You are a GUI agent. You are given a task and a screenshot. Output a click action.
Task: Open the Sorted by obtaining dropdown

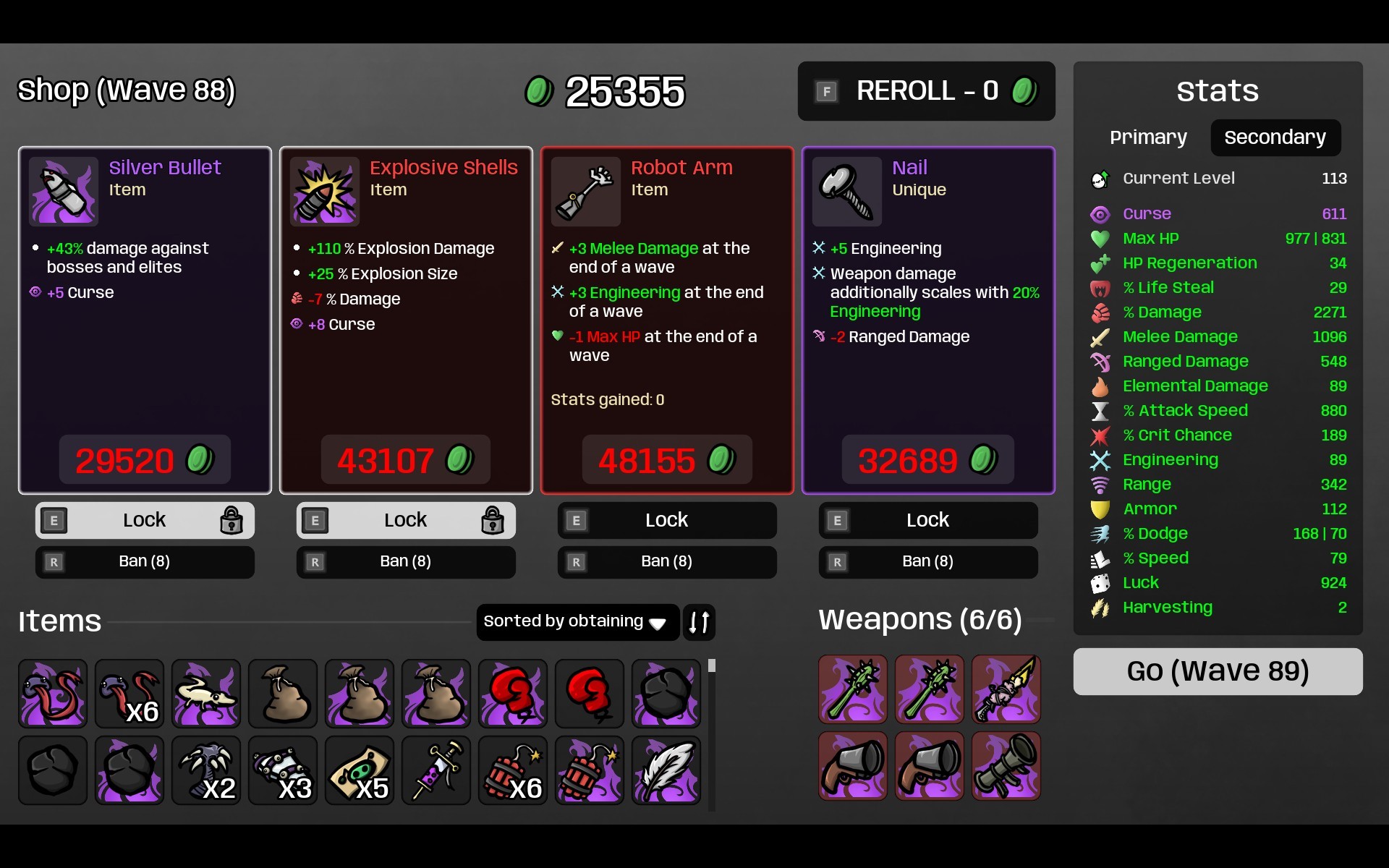577,621
